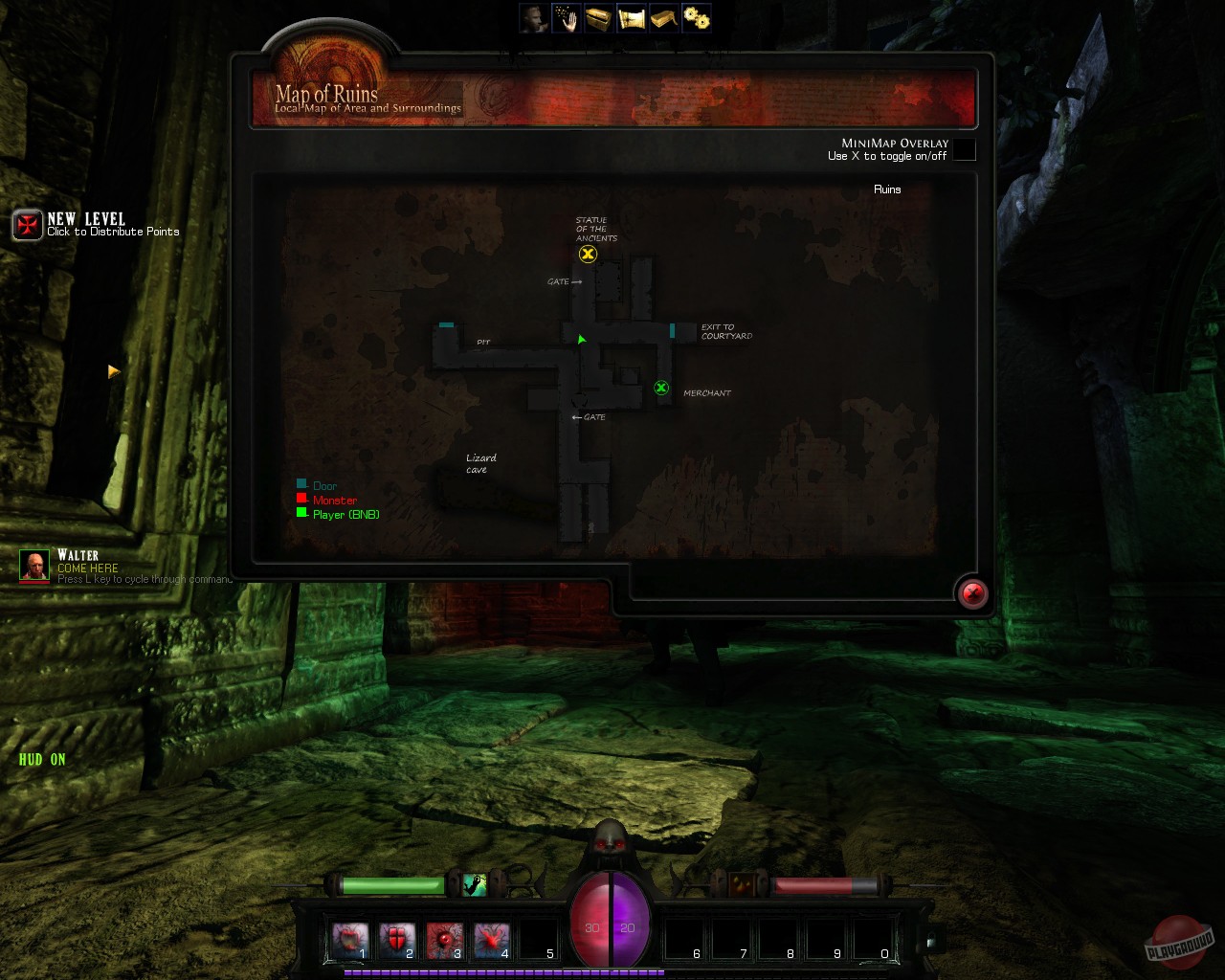Select hotbar slot 1 heart ability
Screen dimensions: 1225x980
[x=350, y=937]
